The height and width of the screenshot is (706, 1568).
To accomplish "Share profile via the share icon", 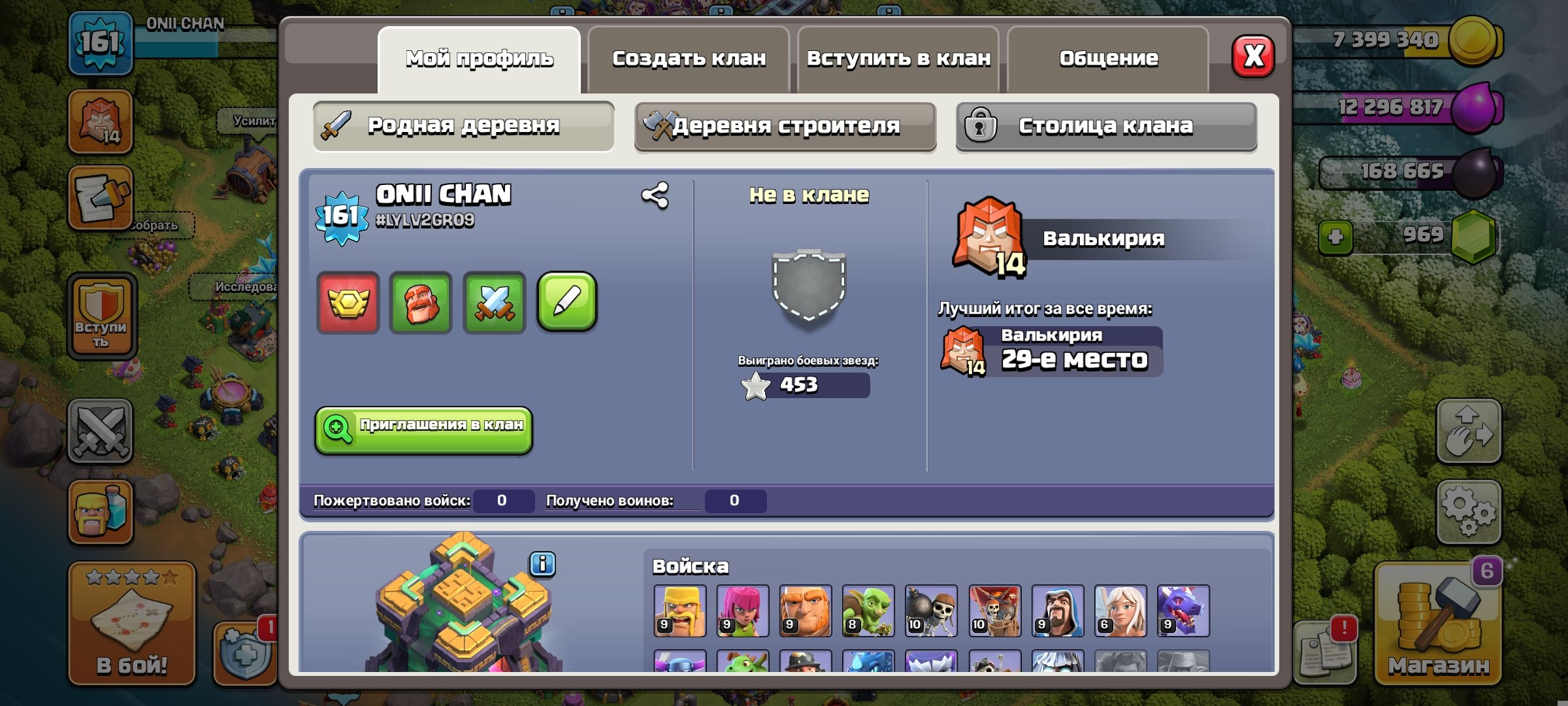I will pos(655,193).
